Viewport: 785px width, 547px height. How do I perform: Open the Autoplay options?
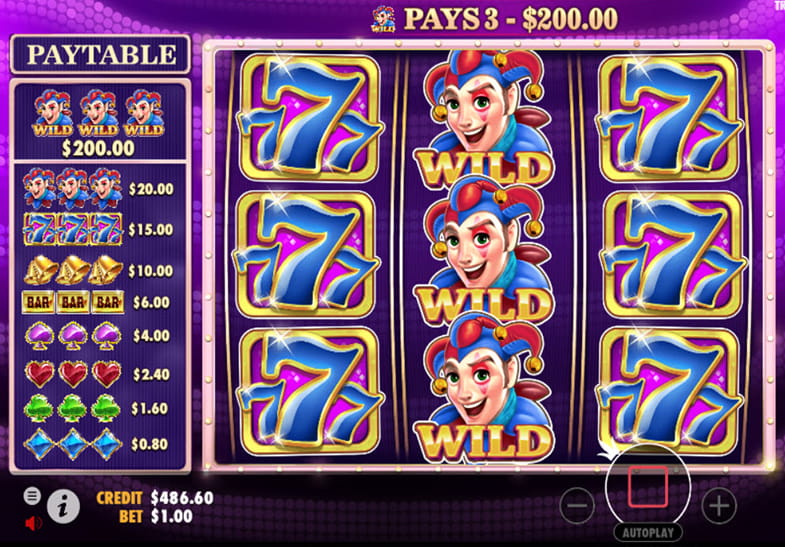(x=648, y=533)
